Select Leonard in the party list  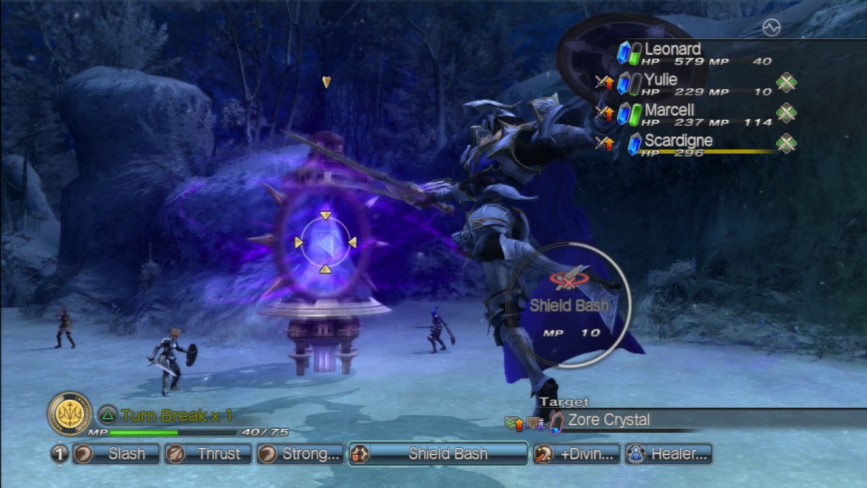pos(690,53)
